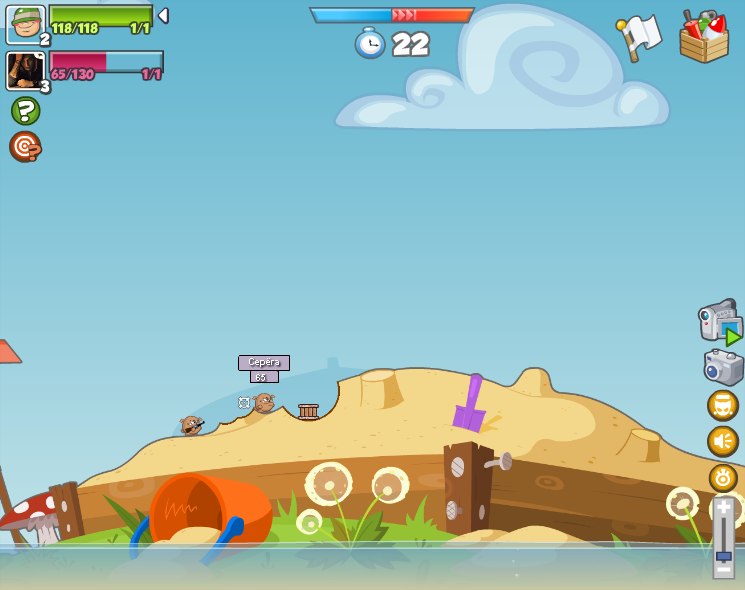Viewport: 745px width, 590px height.
Task: Collapse the player panel with white arrow
Action: (163, 16)
